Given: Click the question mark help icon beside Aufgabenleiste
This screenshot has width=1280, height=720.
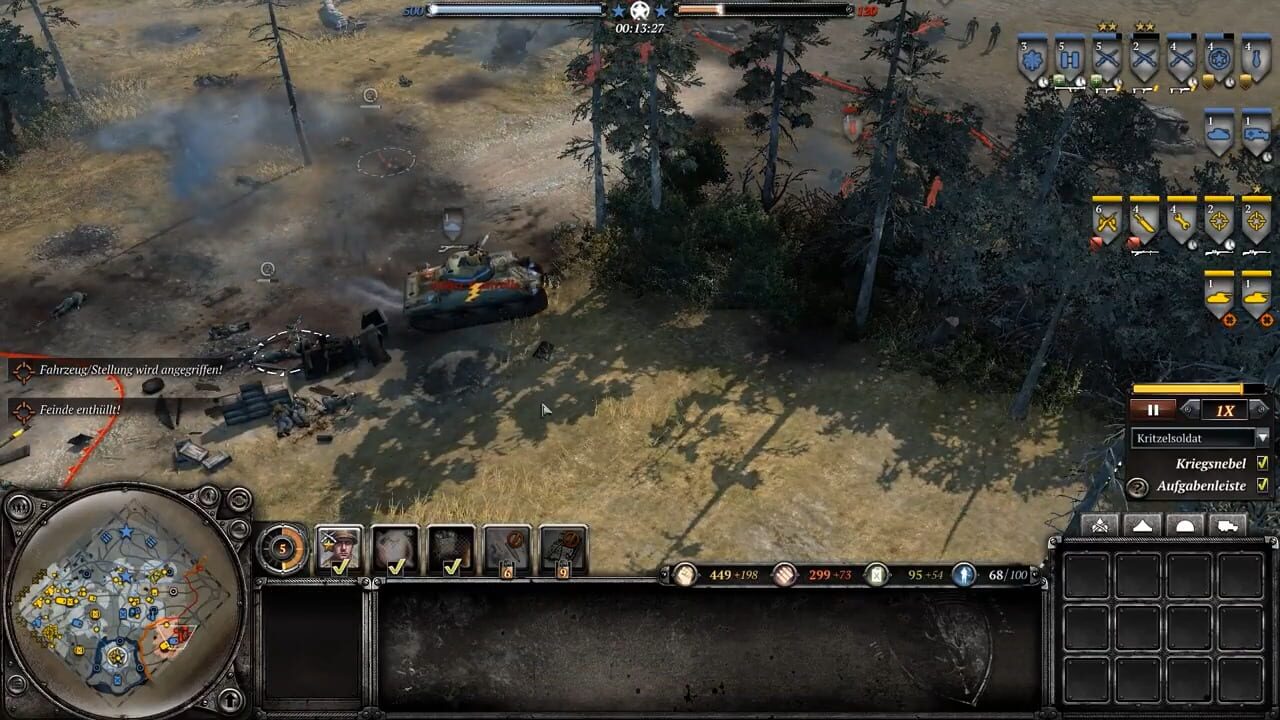Looking at the screenshot, I should coord(1137,487).
